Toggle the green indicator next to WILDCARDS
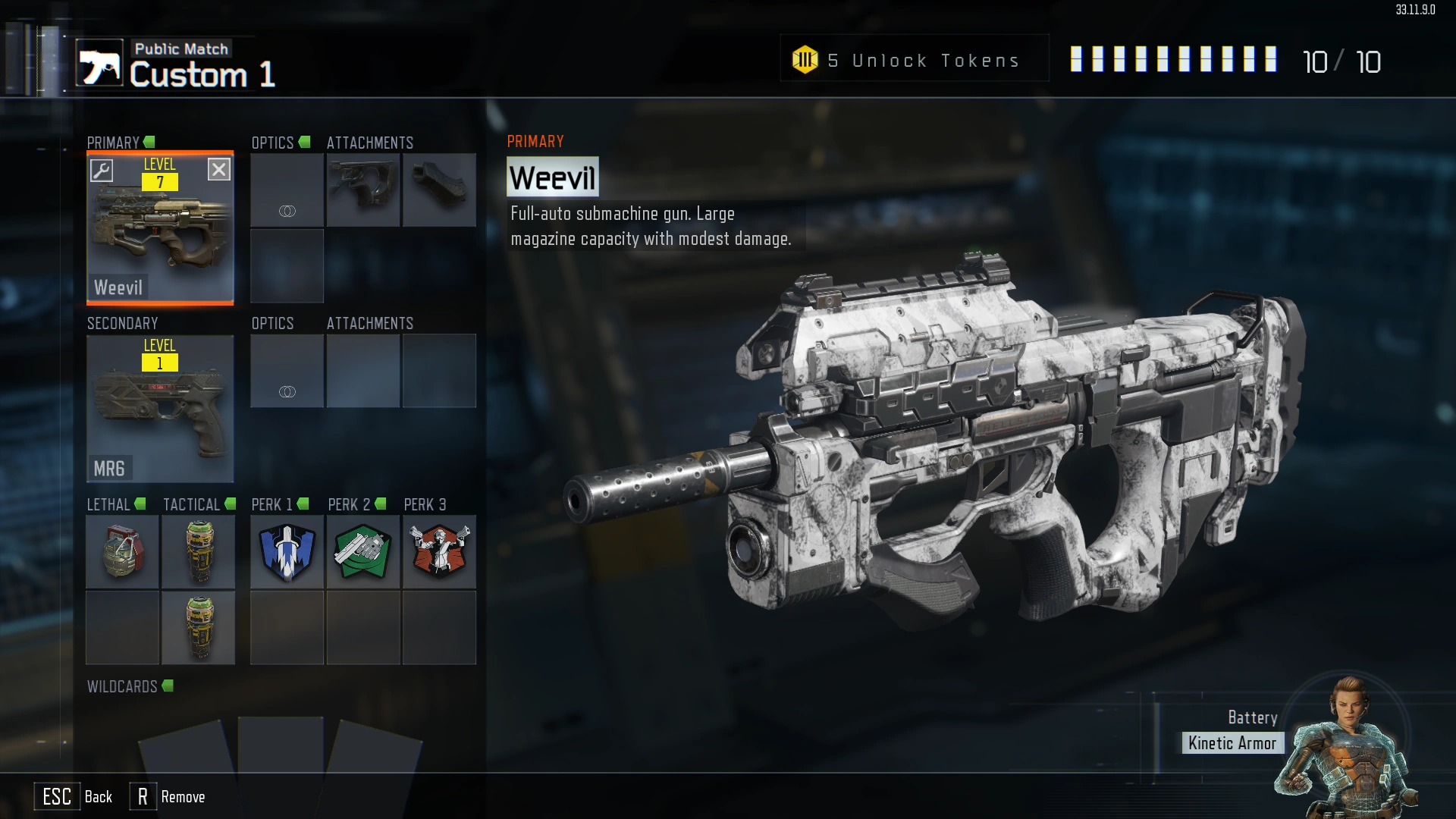Viewport: 1456px width, 819px height. [168, 686]
